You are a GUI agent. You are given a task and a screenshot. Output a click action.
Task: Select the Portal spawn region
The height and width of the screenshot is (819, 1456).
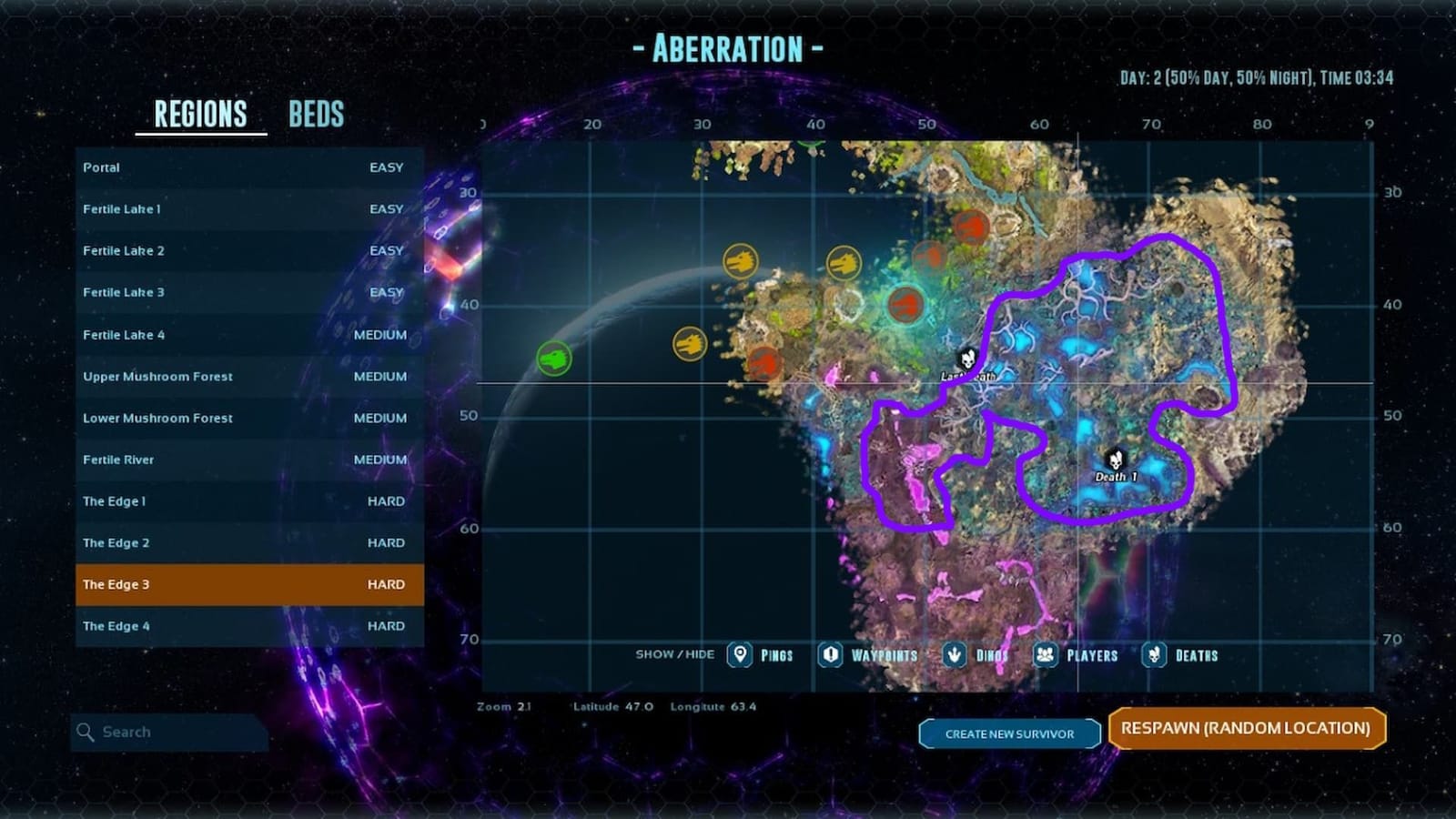point(246,167)
